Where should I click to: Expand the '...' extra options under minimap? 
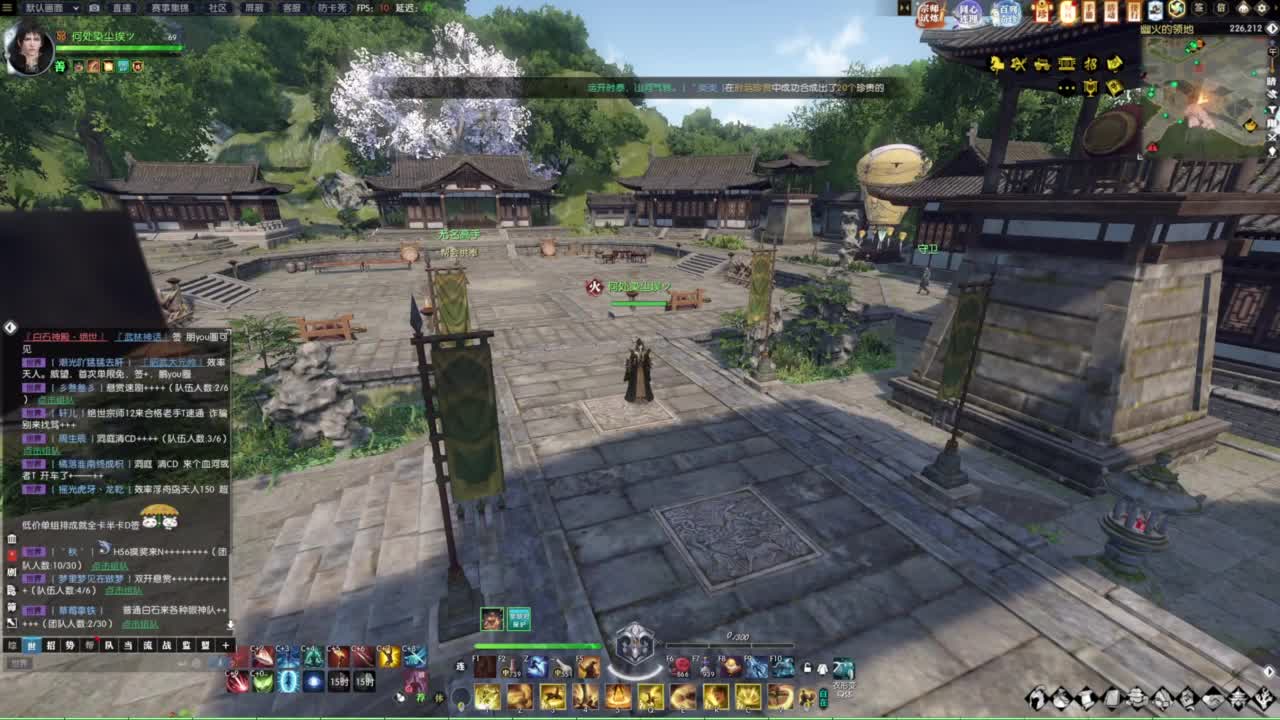[1065, 86]
